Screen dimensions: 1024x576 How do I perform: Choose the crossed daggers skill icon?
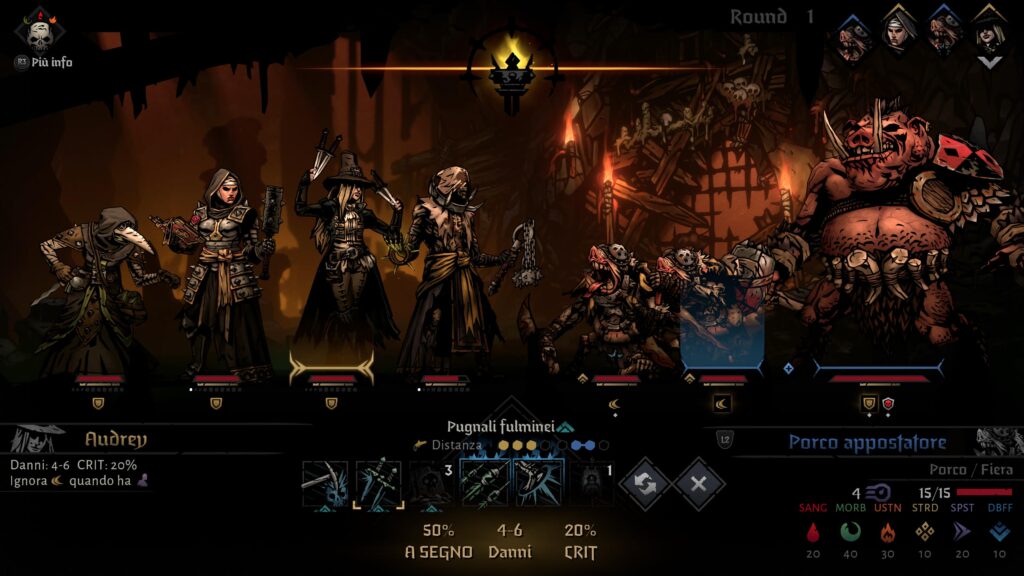[378, 484]
